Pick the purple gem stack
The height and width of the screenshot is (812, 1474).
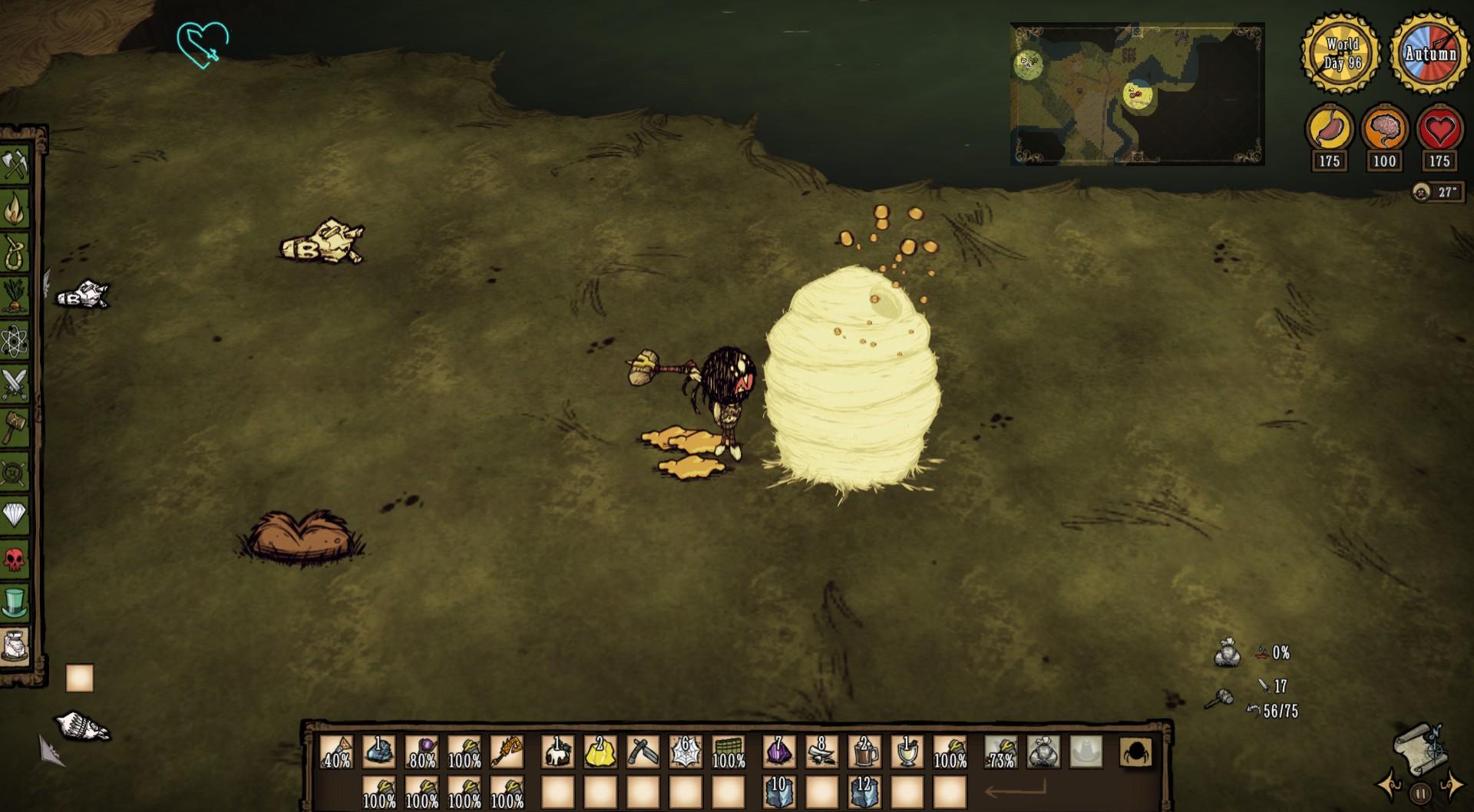click(778, 752)
